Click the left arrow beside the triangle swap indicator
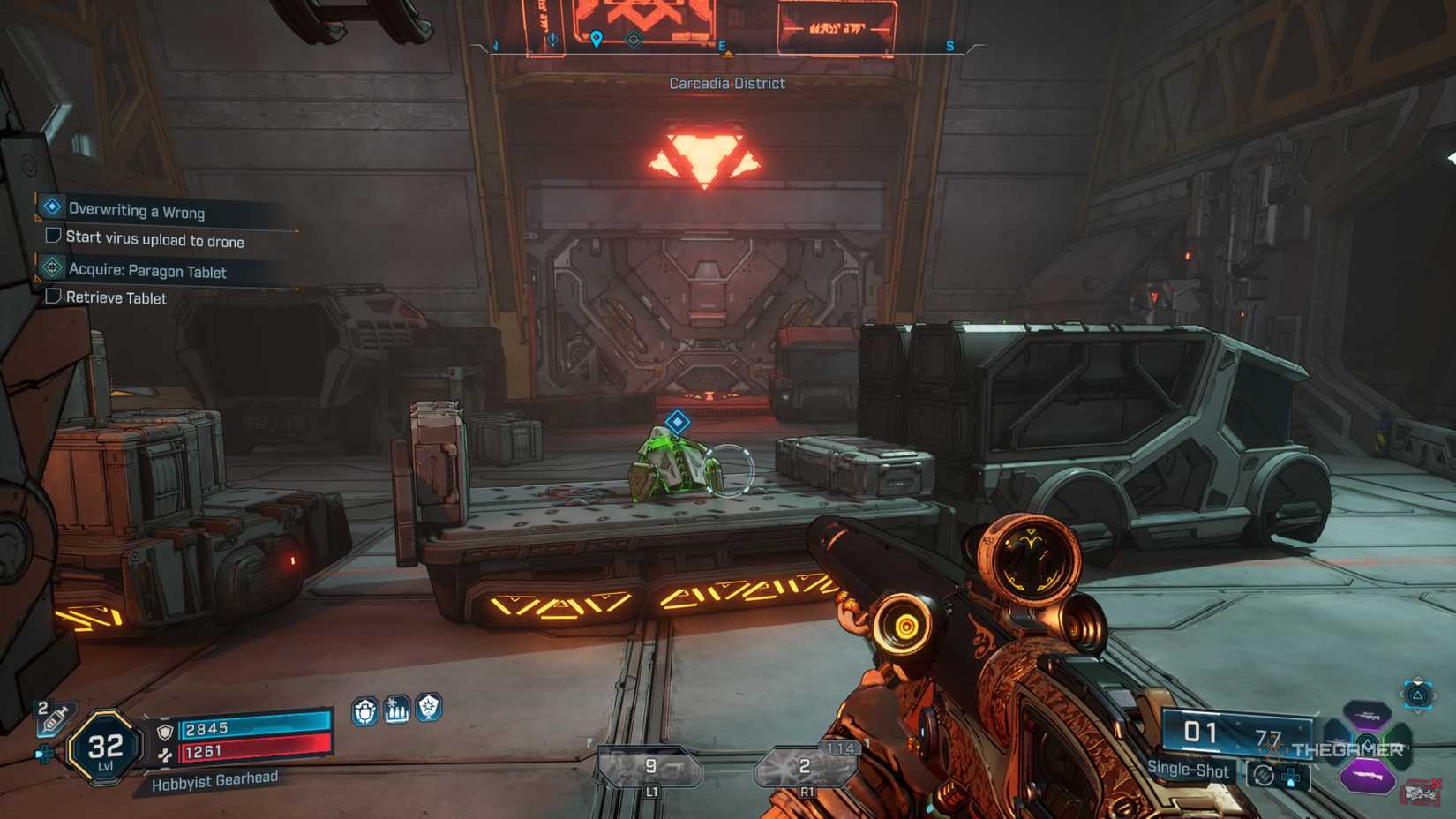This screenshot has width=1456, height=819. [x=1402, y=694]
